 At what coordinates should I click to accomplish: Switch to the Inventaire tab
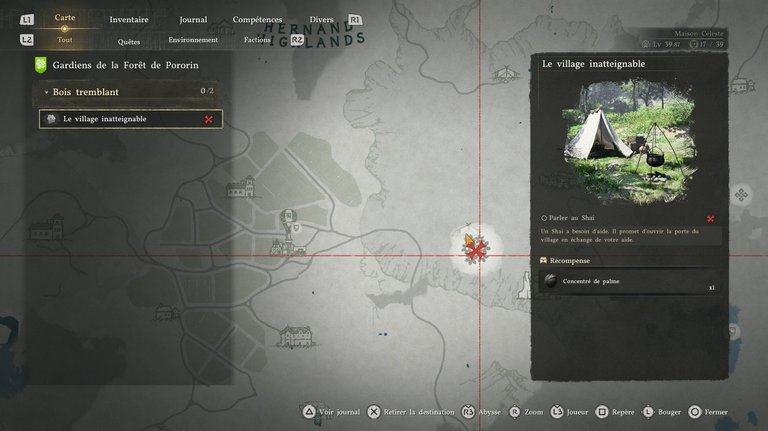(x=128, y=19)
